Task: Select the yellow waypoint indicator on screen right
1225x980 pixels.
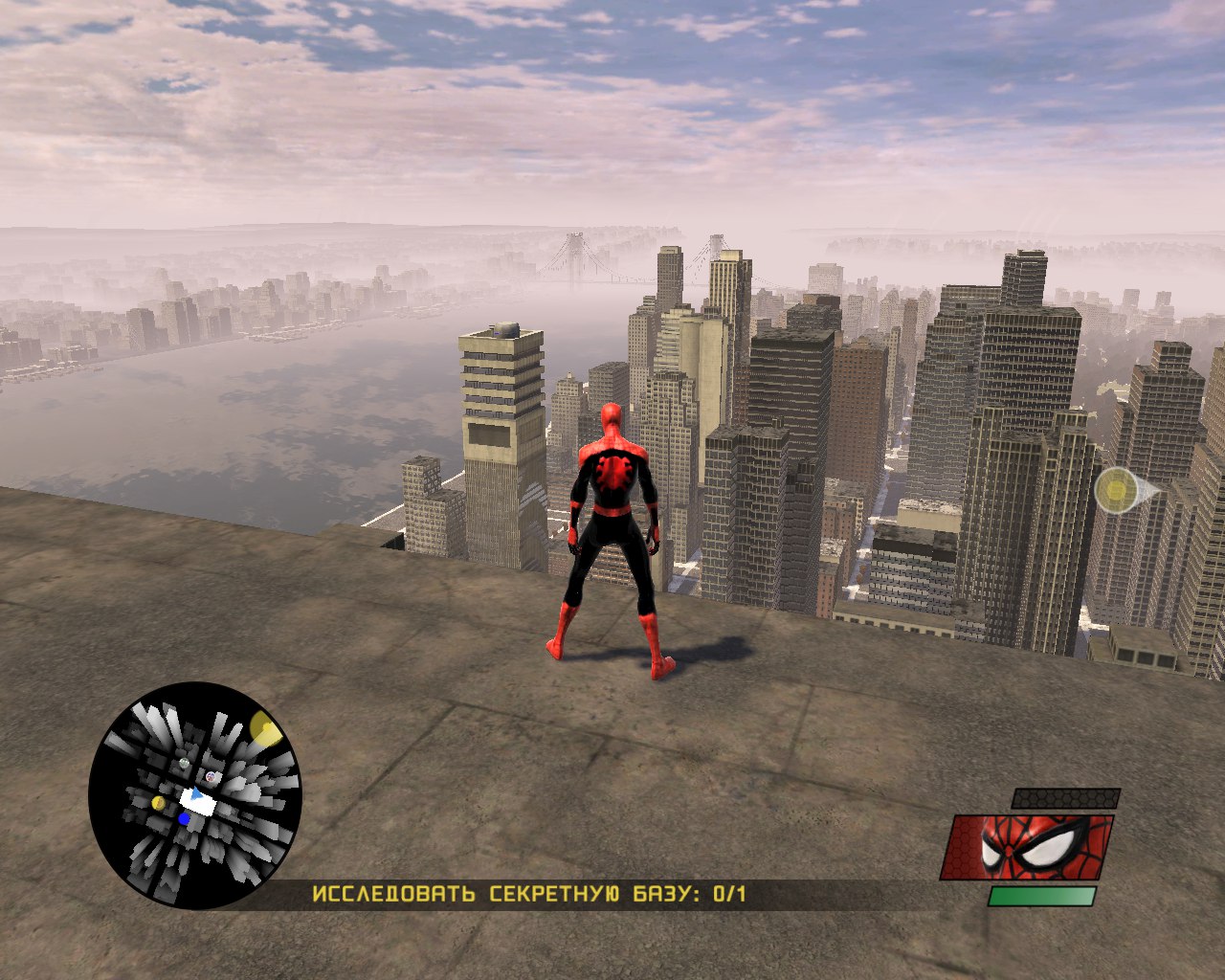Action: [x=1116, y=491]
